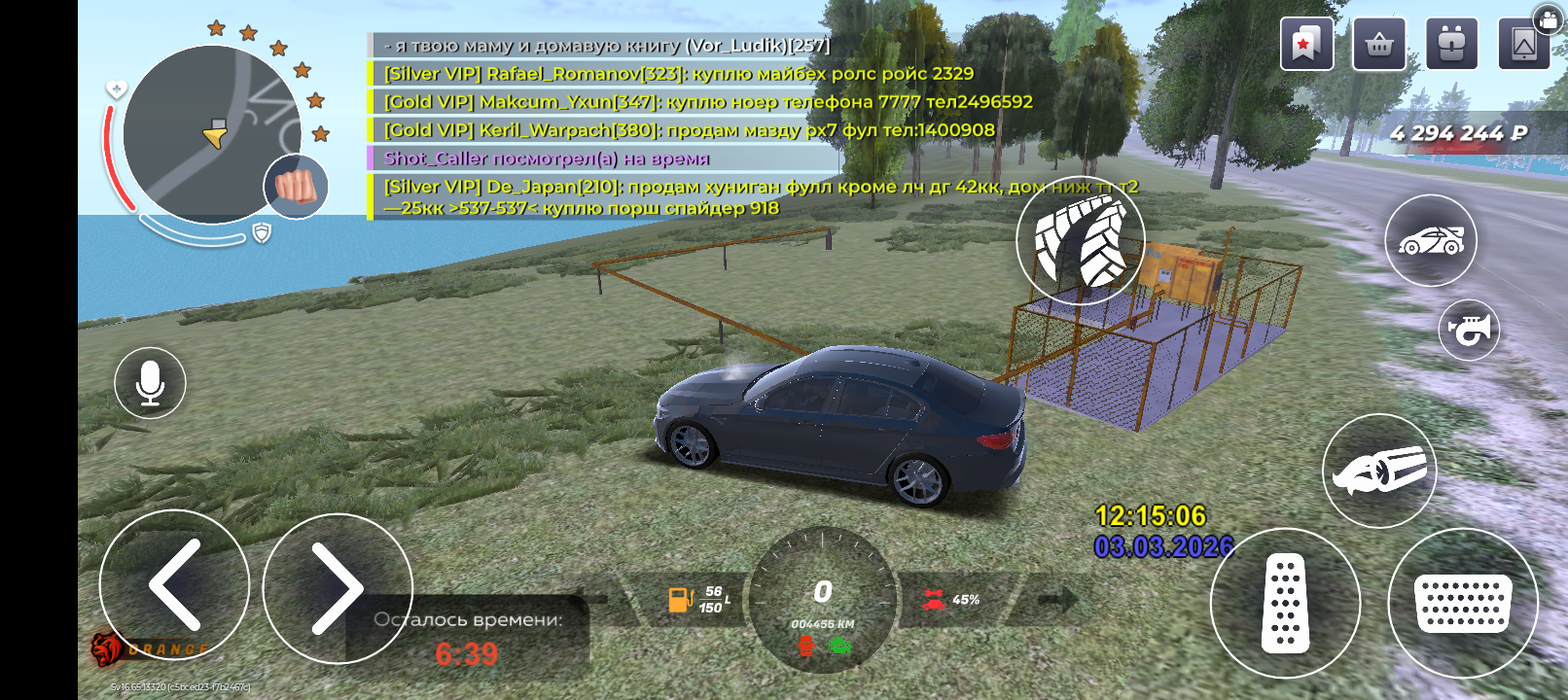Open the backpack inventory
Image resolution: width=1568 pixels, height=700 pixels.
tap(1451, 44)
